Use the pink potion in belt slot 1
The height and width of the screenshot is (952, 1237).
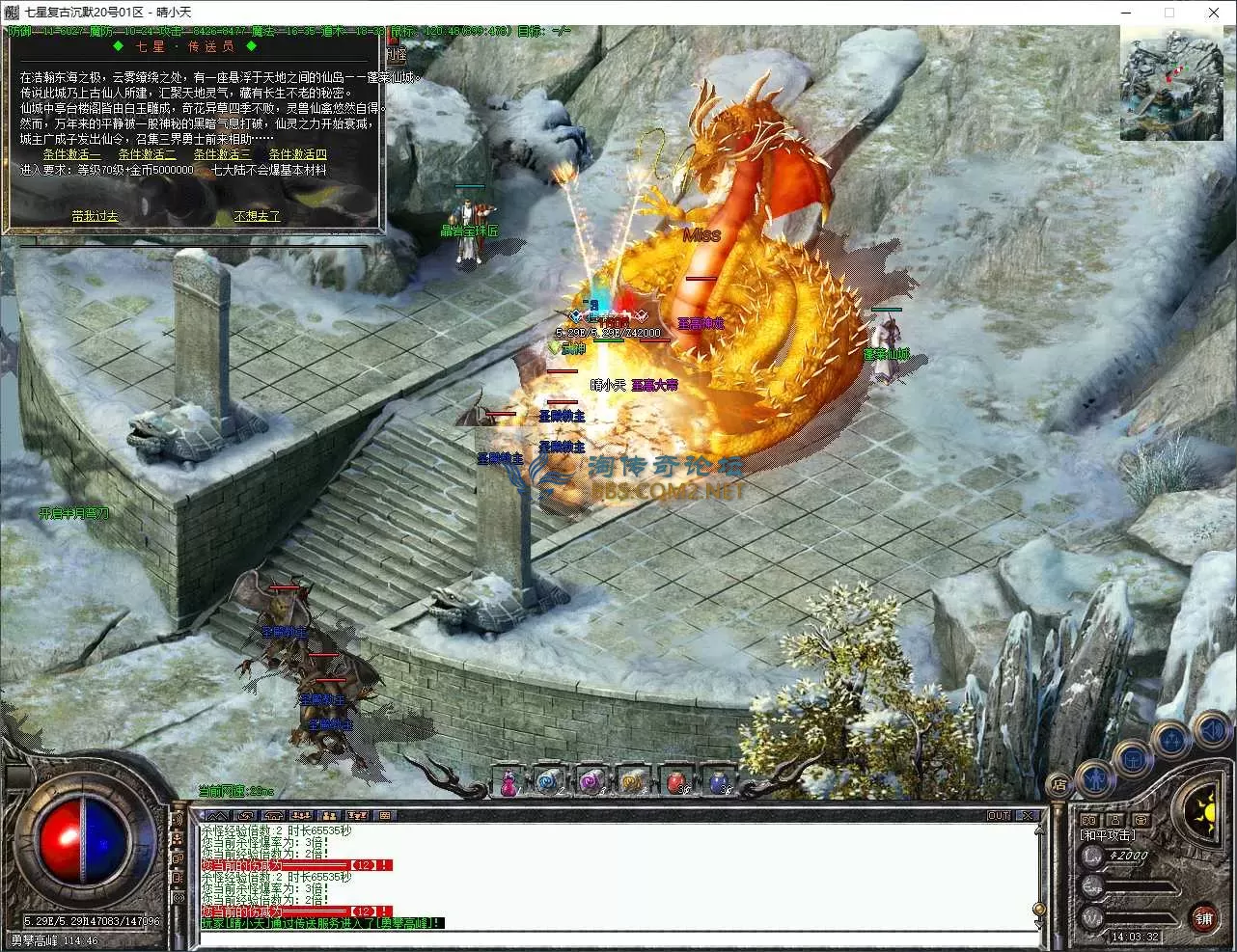point(508,781)
